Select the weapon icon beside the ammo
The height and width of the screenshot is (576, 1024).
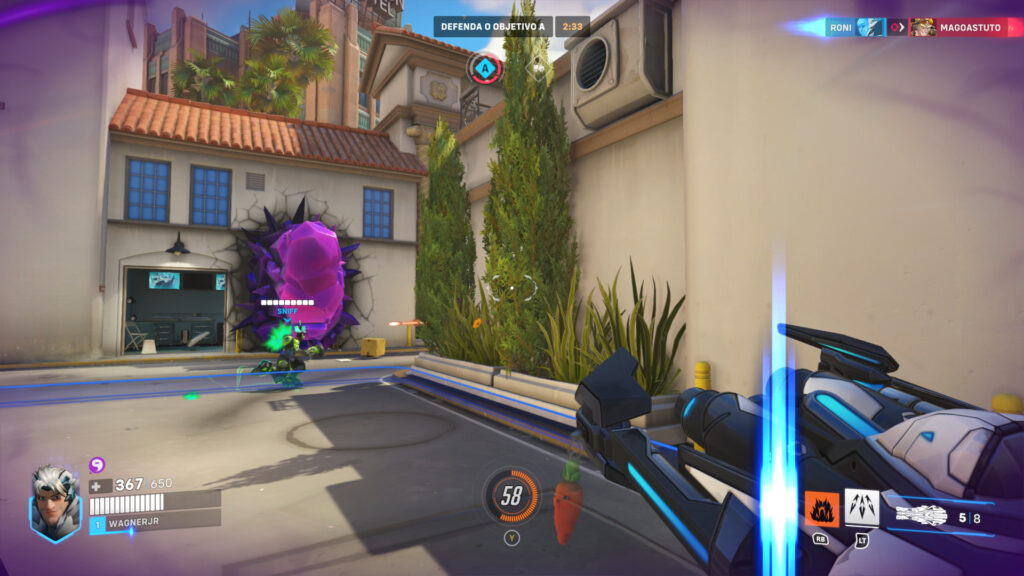click(x=920, y=516)
